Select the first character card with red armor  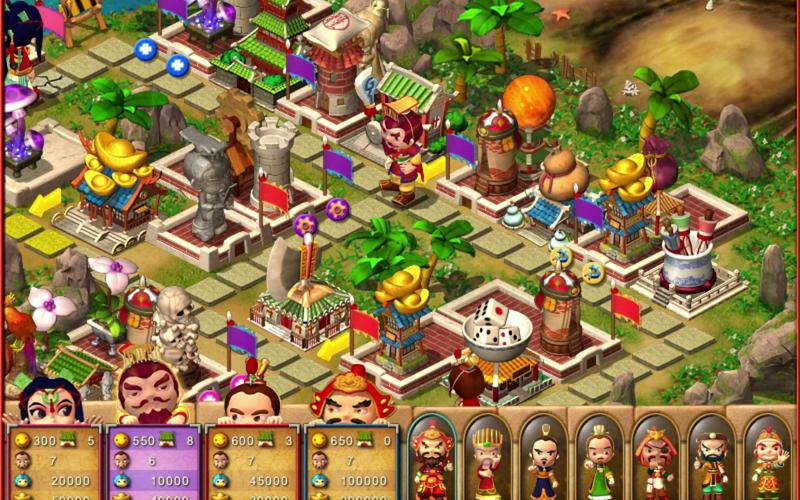432,459
